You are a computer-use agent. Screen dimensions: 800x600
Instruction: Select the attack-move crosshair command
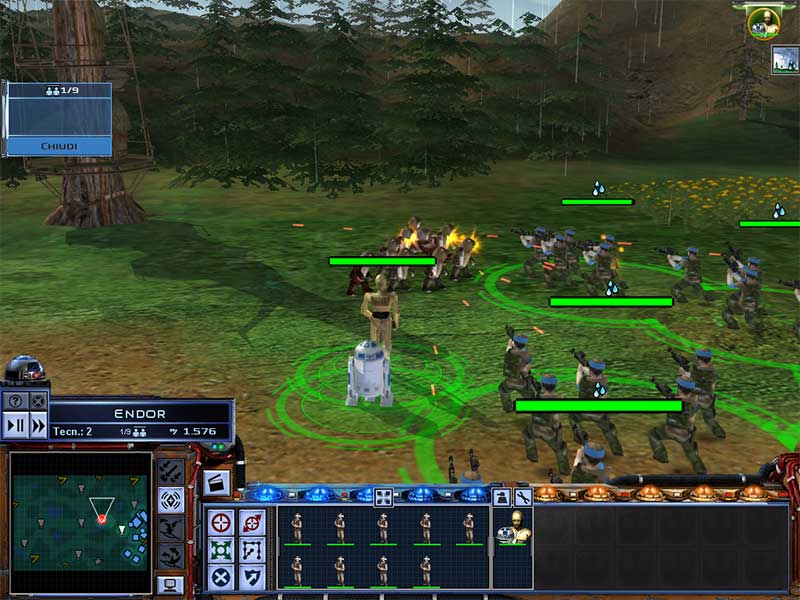[222, 522]
